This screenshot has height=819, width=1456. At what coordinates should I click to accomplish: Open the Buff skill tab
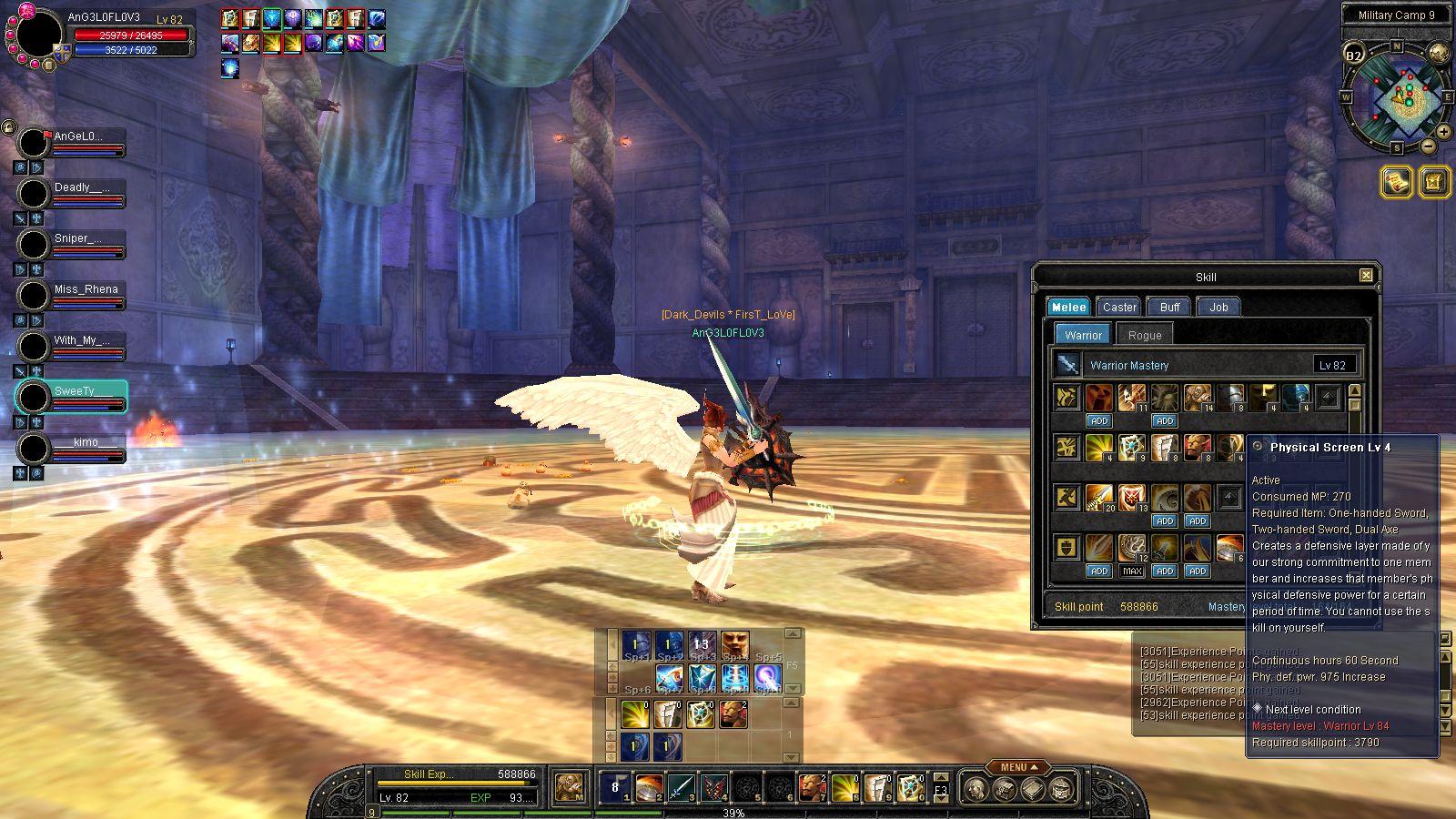point(1169,307)
